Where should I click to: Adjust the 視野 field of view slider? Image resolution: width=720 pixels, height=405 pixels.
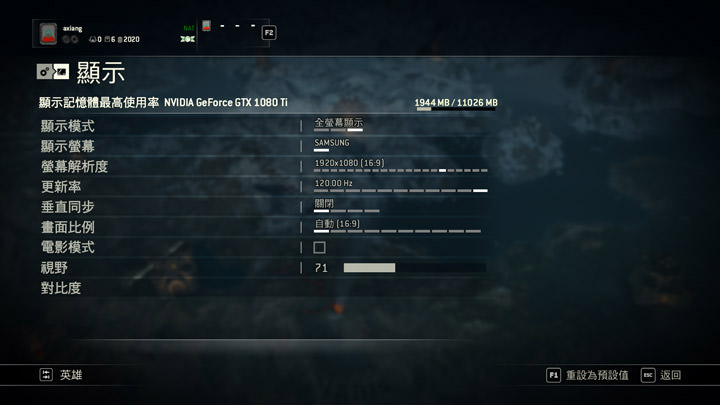[414, 268]
